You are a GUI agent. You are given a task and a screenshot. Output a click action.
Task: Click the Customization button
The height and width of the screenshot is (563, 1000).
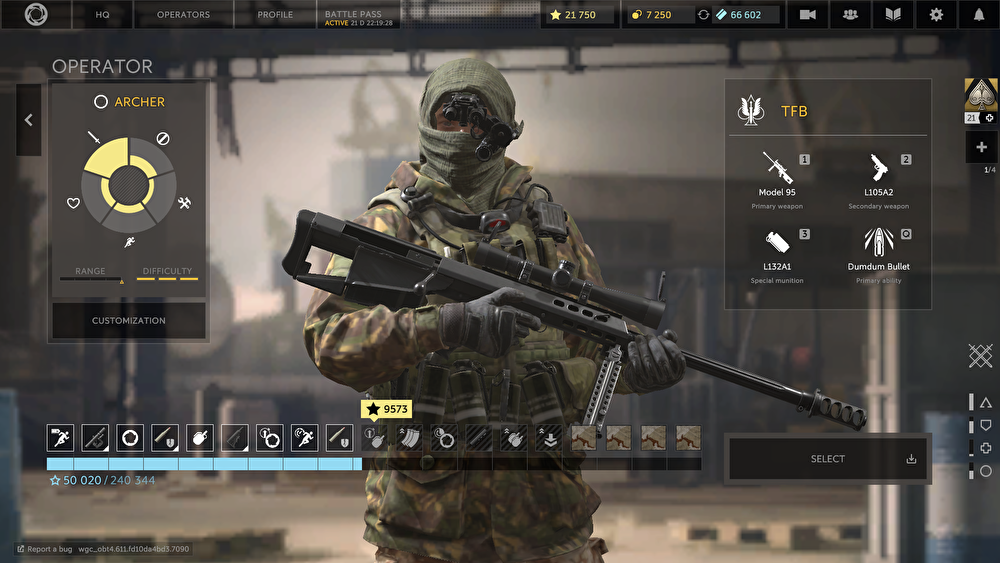click(129, 321)
